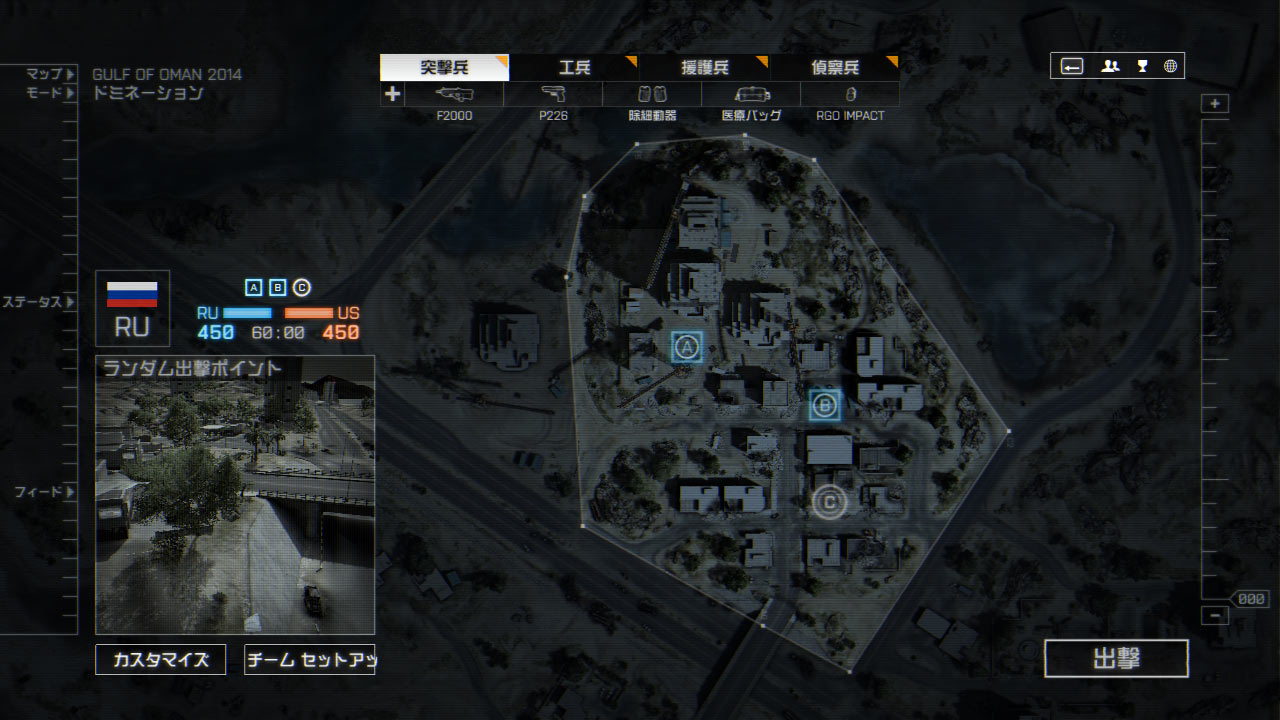Zoom out the map with the minus button
This screenshot has width=1280, height=720.
(1215, 616)
